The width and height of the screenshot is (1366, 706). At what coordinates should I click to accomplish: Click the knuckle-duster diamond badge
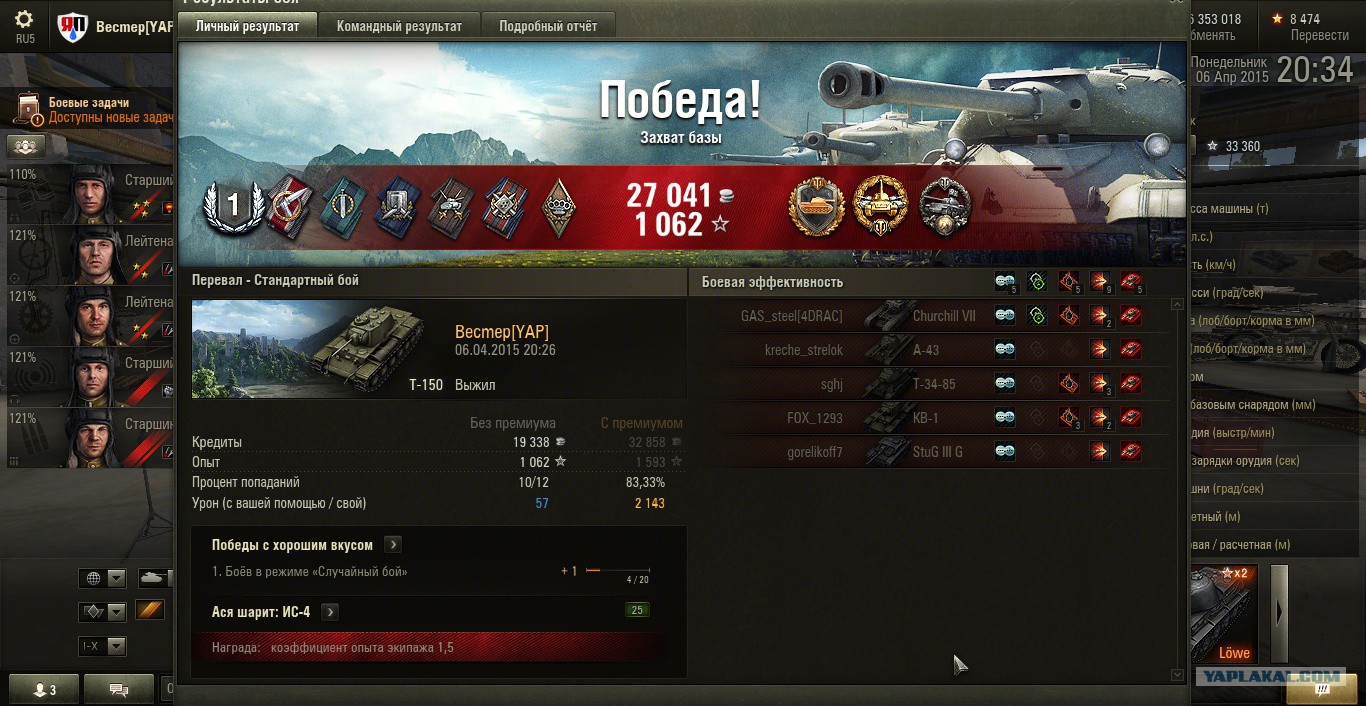[x=558, y=206]
